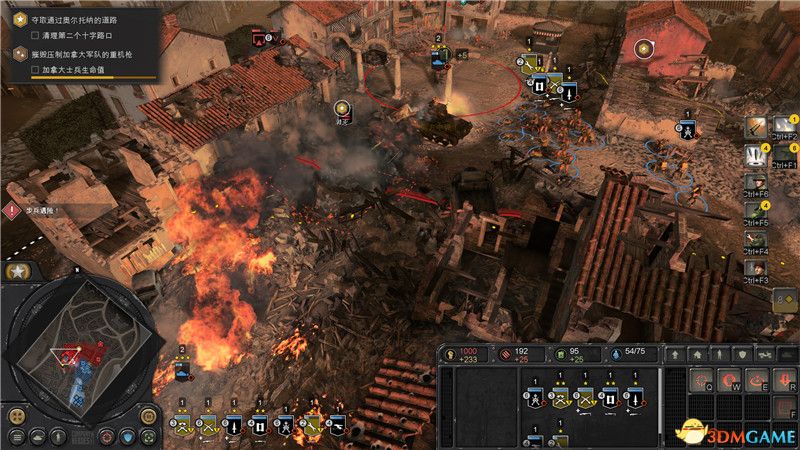Viewport: 800px width, 450px height.
Task: Click the blue shield button below minimap
Action: pyautogui.click(x=128, y=436)
